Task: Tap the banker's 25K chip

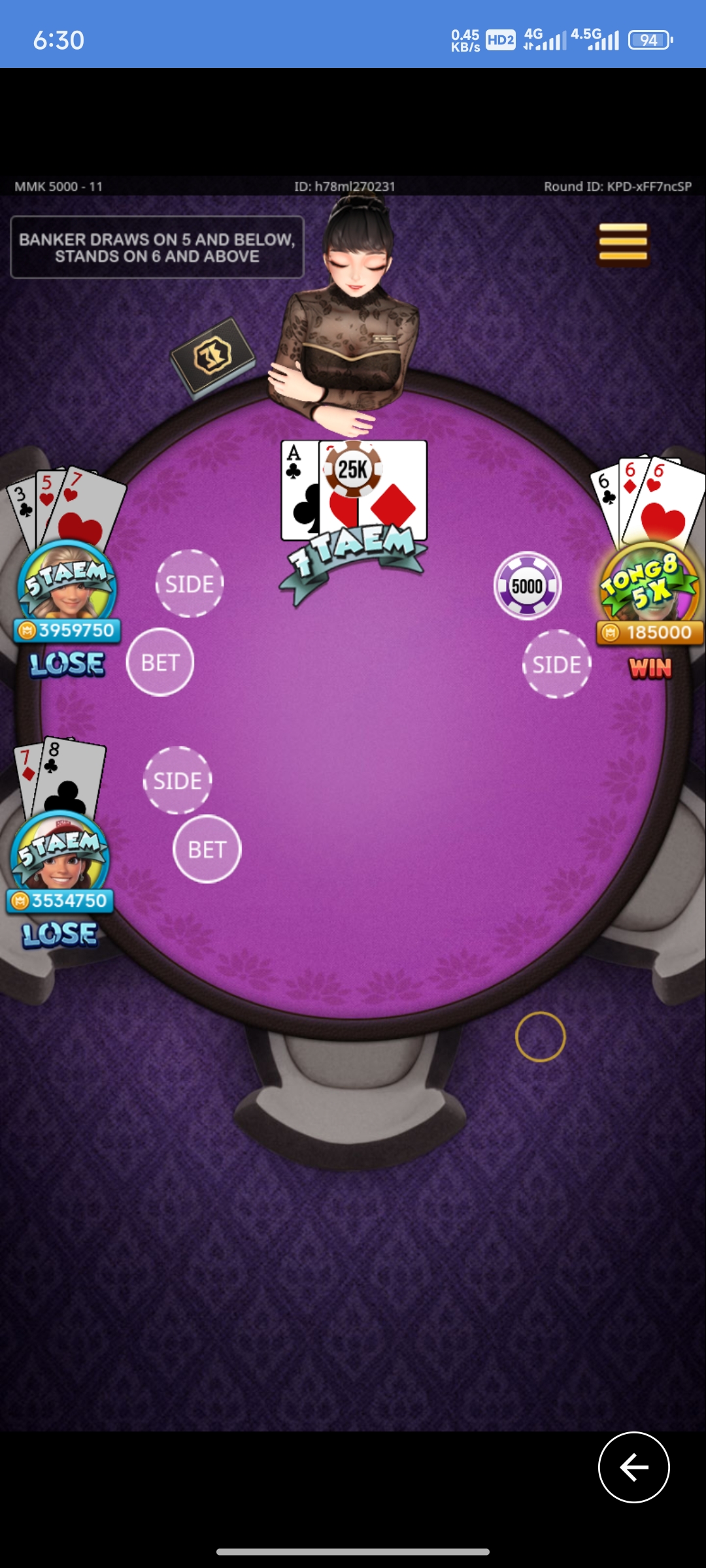Action: [353, 468]
